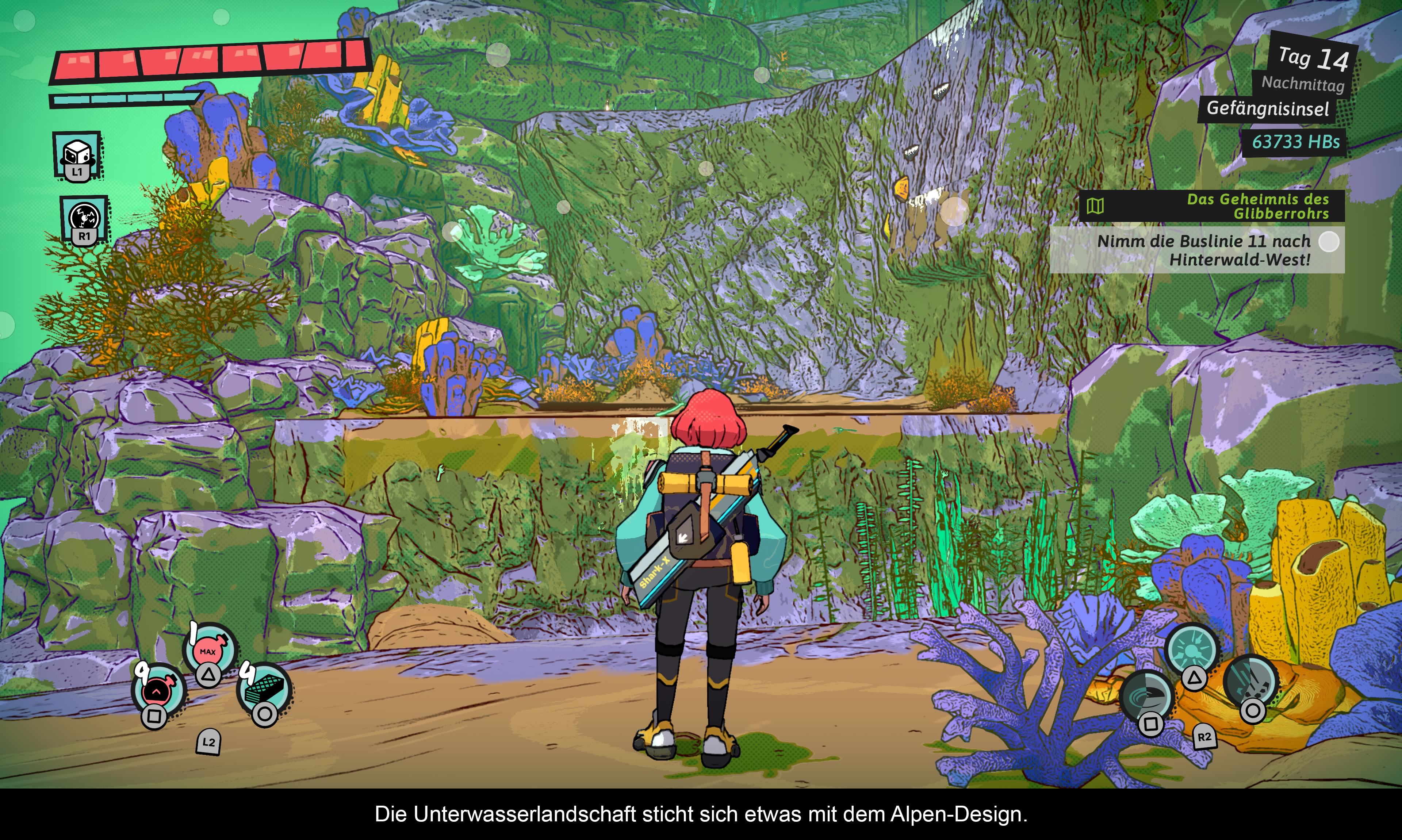Image resolution: width=1402 pixels, height=840 pixels.
Task: Activate the lightning orb skill icon
Action: coord(84,218)
